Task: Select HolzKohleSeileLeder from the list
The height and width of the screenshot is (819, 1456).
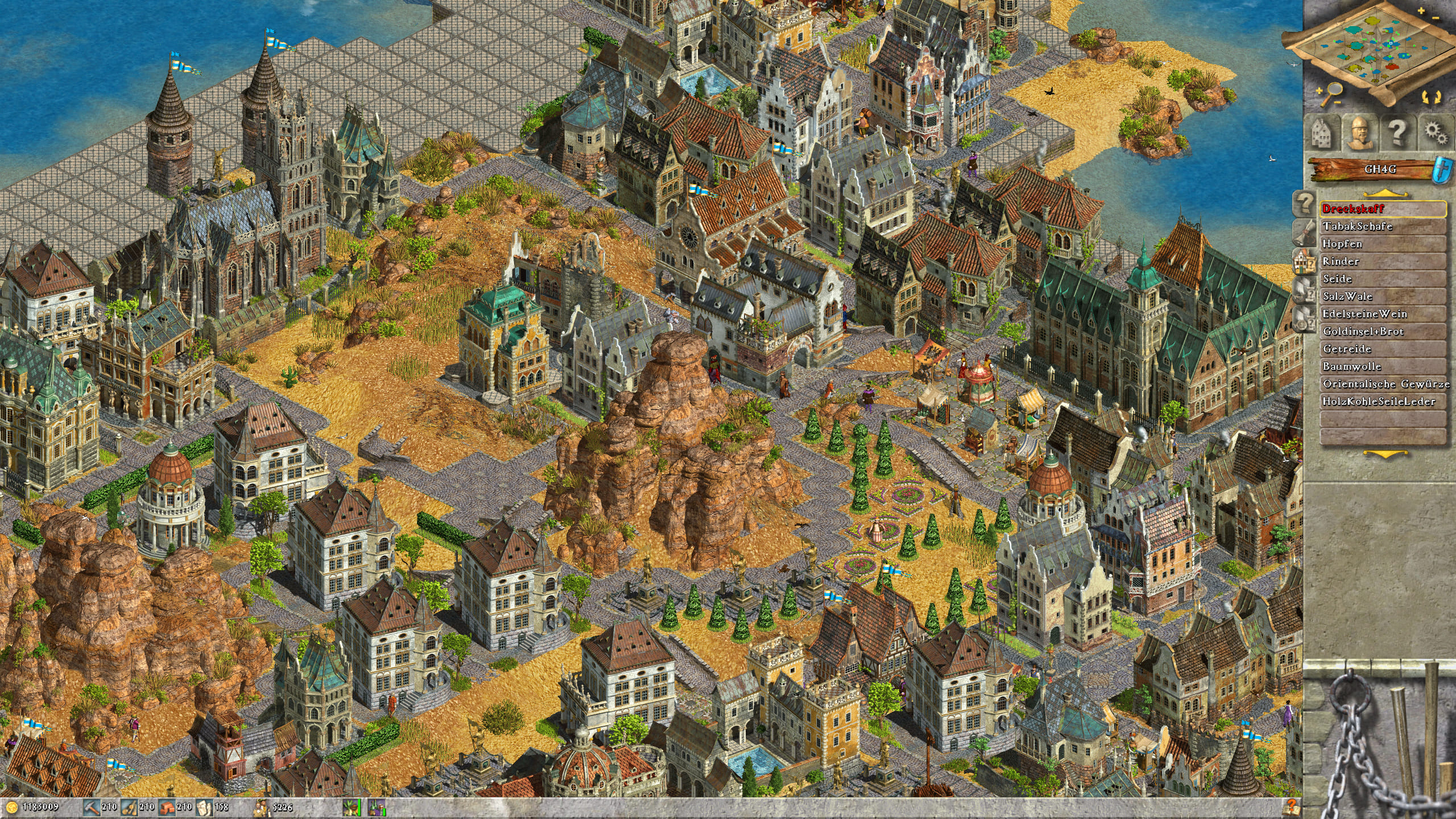Action: point(1382,402)
